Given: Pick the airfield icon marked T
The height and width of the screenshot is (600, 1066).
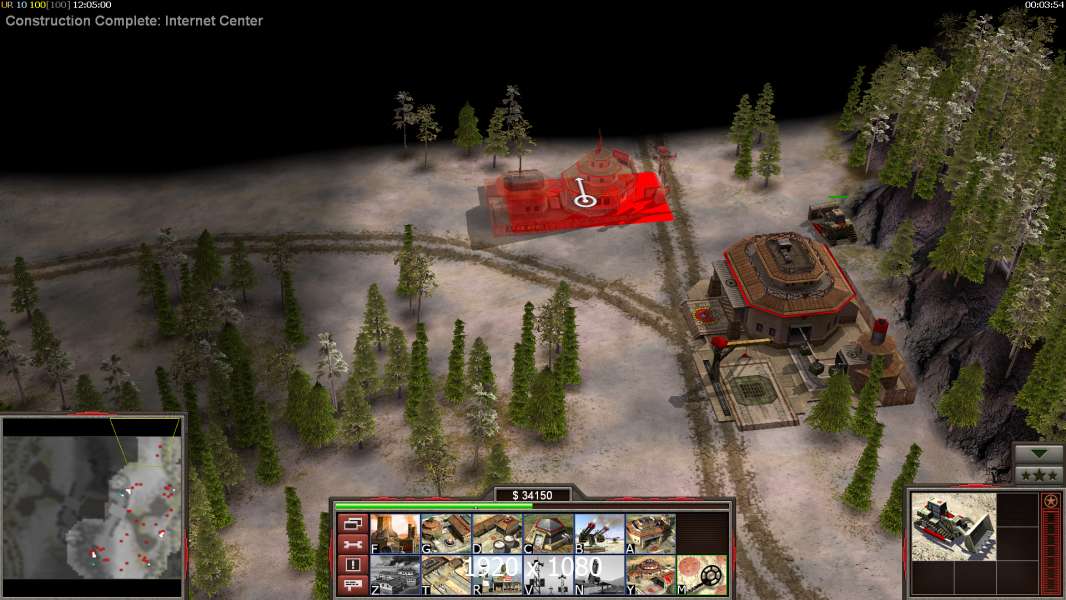Looking at the screenshot, I should tap(445, 575).
